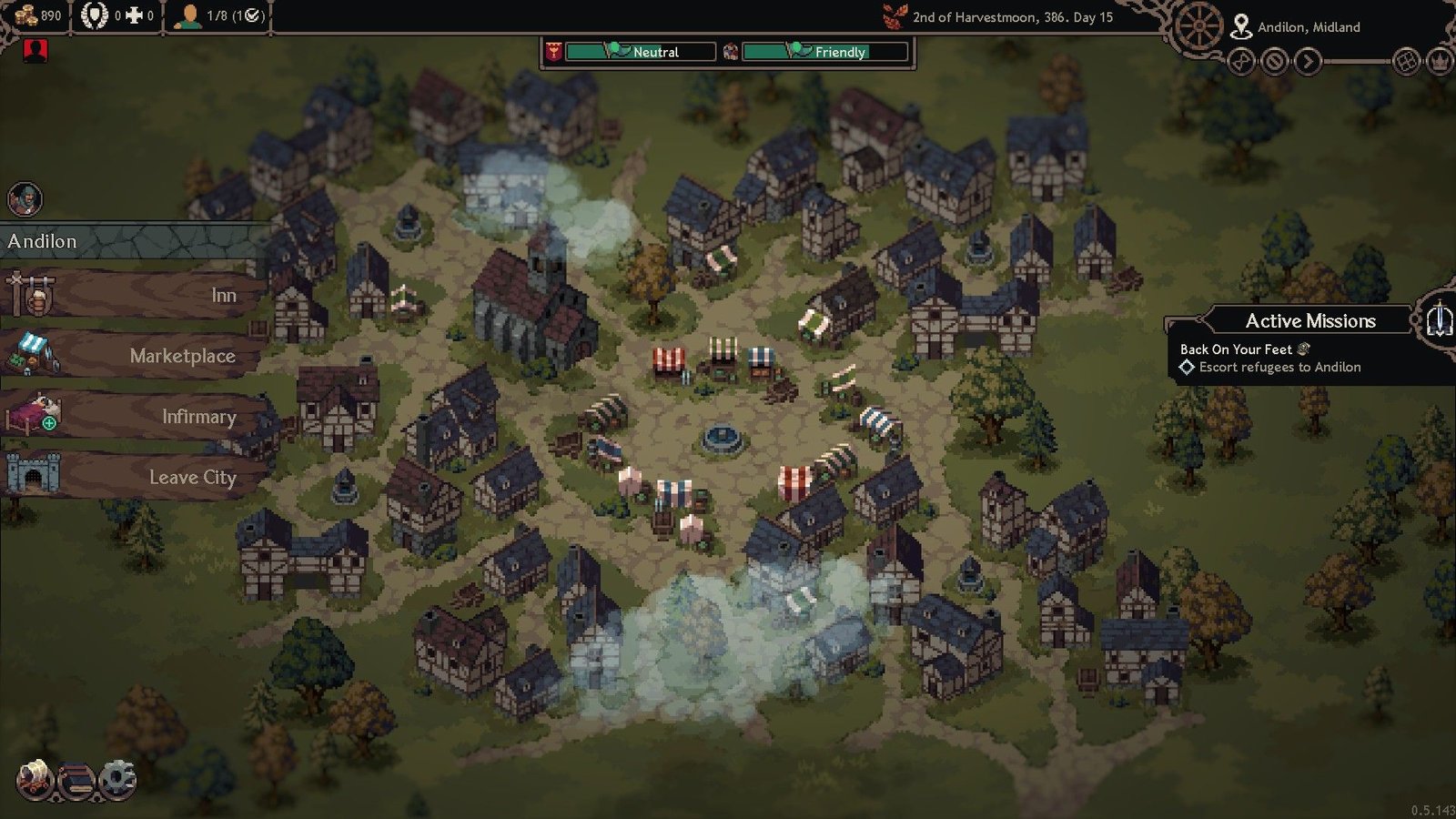Choose Leave City
Image resolution: width=1456 pixels, height=819 pixels.
[x=136, y=477]
